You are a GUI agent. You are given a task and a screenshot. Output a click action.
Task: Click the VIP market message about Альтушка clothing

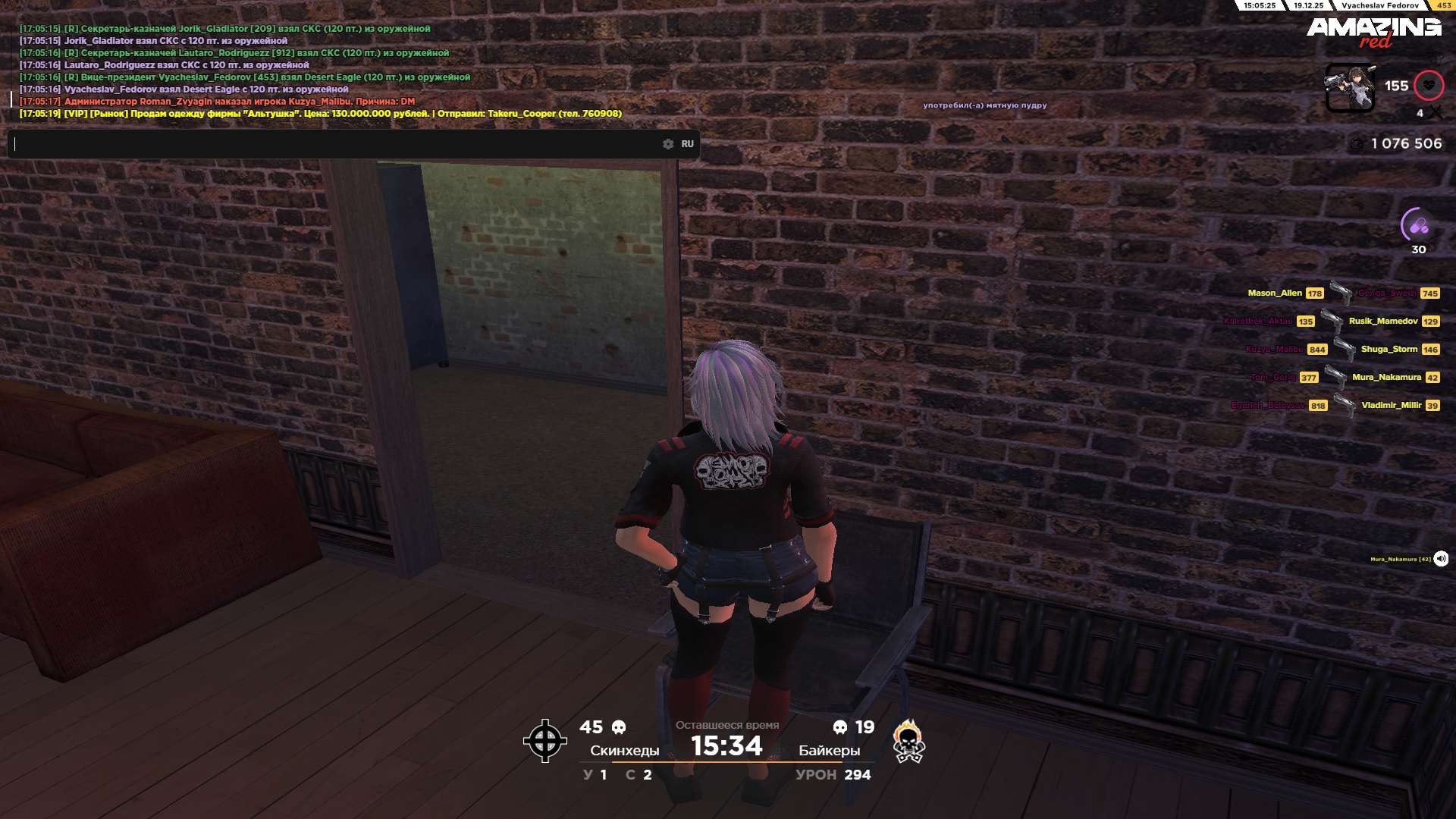(320, 114)
